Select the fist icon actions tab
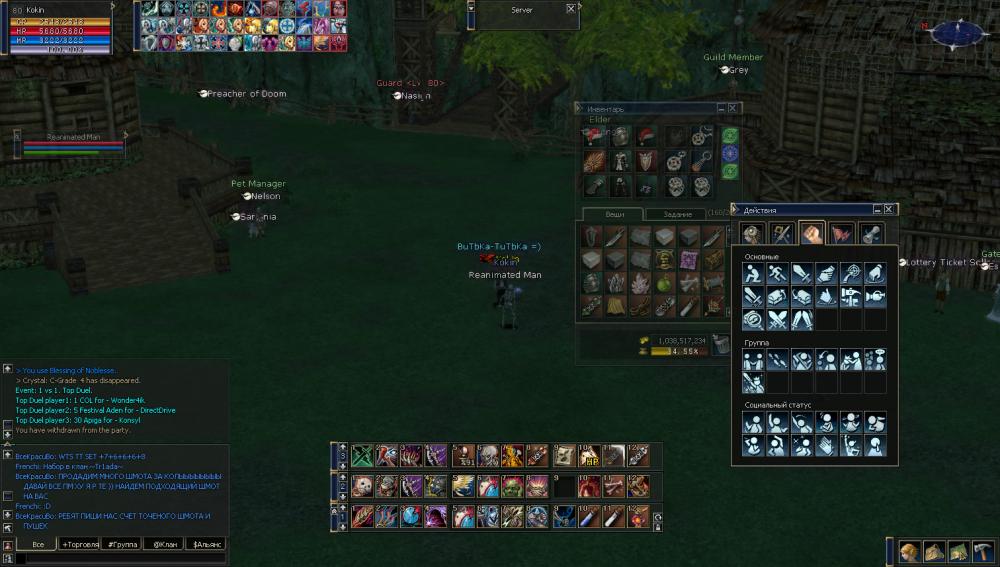The height and width of the screenshot is (567, 1000). [811, 233]
